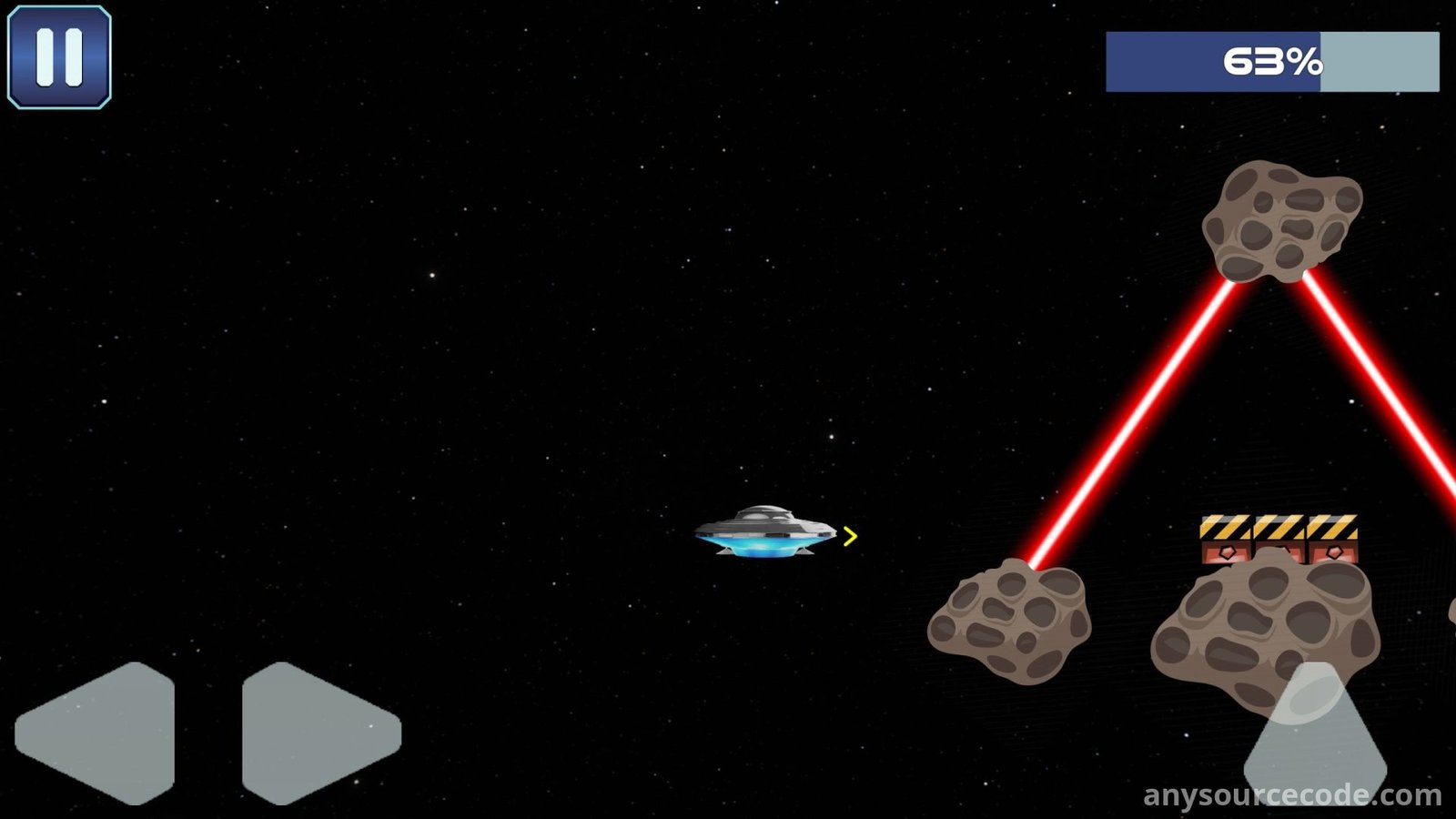Activate the thrust button
The height and width of the screenshot is (819, 1456).
pos(1315,737)
